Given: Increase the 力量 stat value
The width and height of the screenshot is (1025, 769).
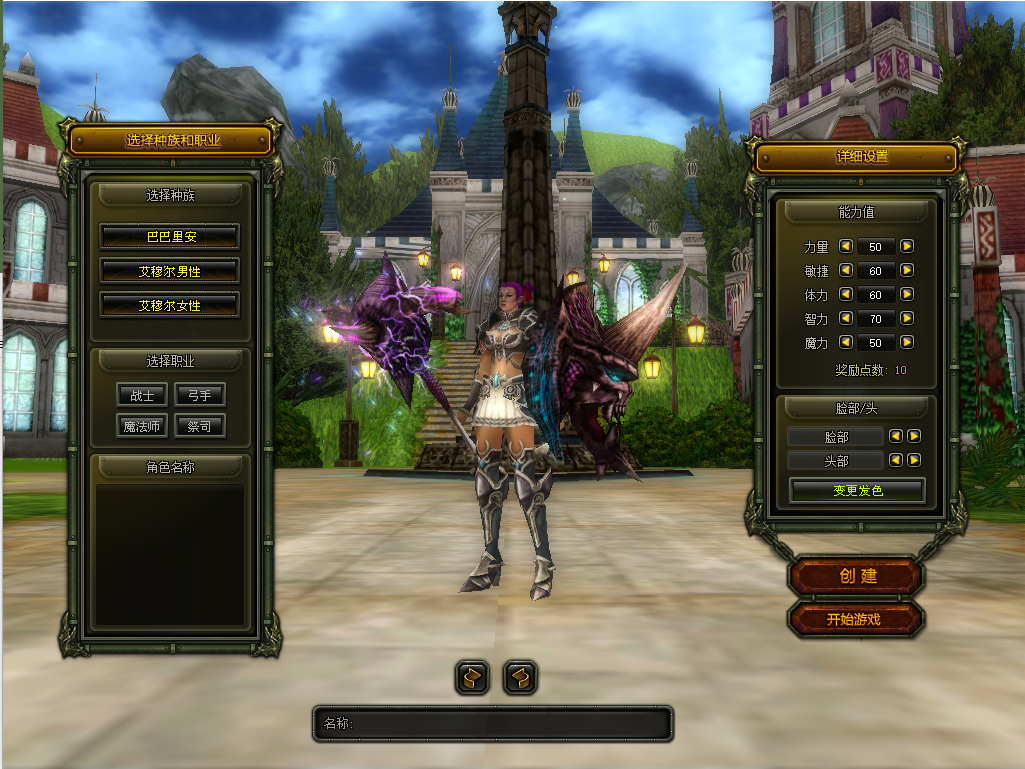Looking at the screenshot, I should pos(906,246).
